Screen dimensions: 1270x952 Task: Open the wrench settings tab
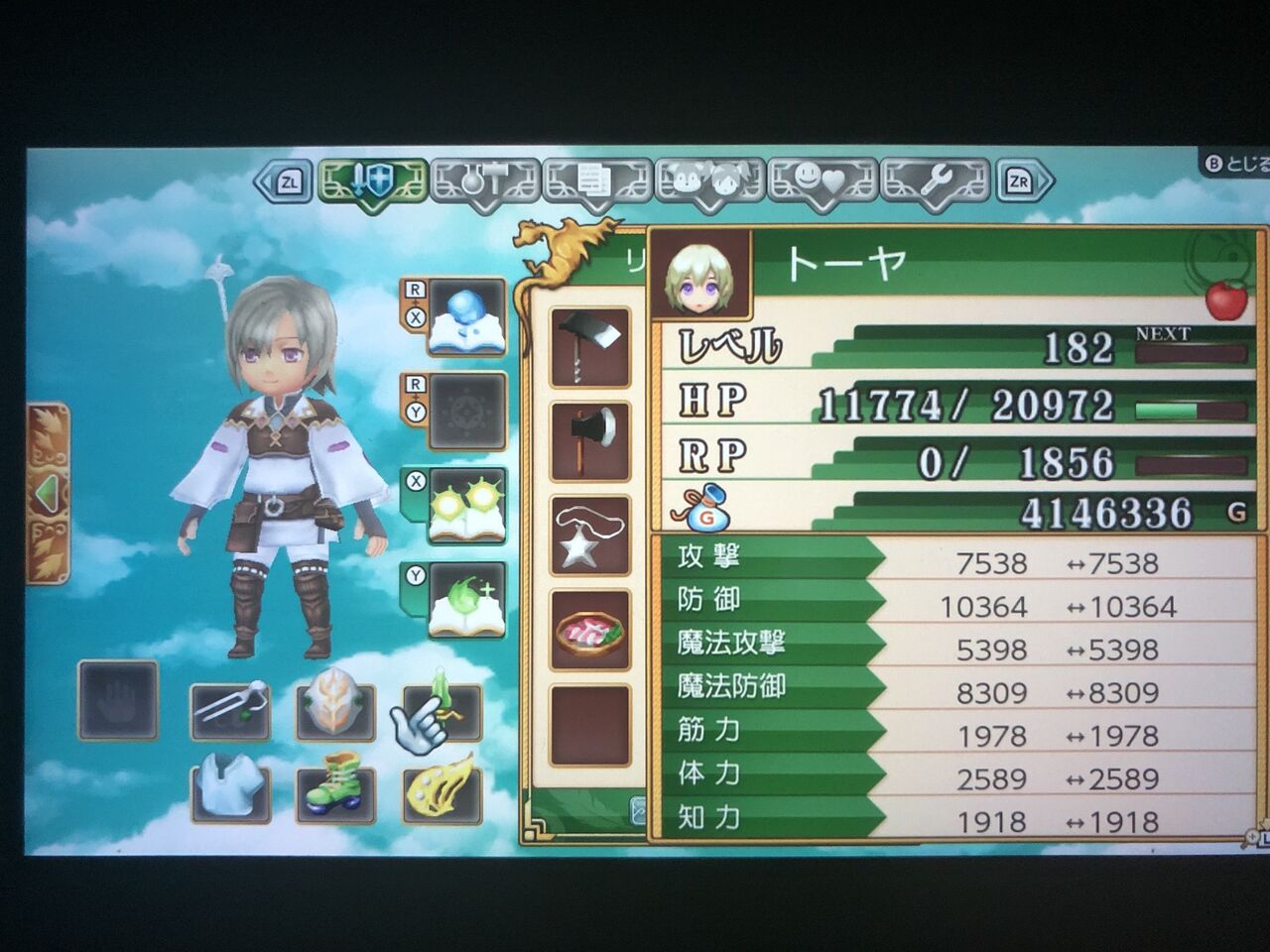pyautogui.click(x=935, y=181)
